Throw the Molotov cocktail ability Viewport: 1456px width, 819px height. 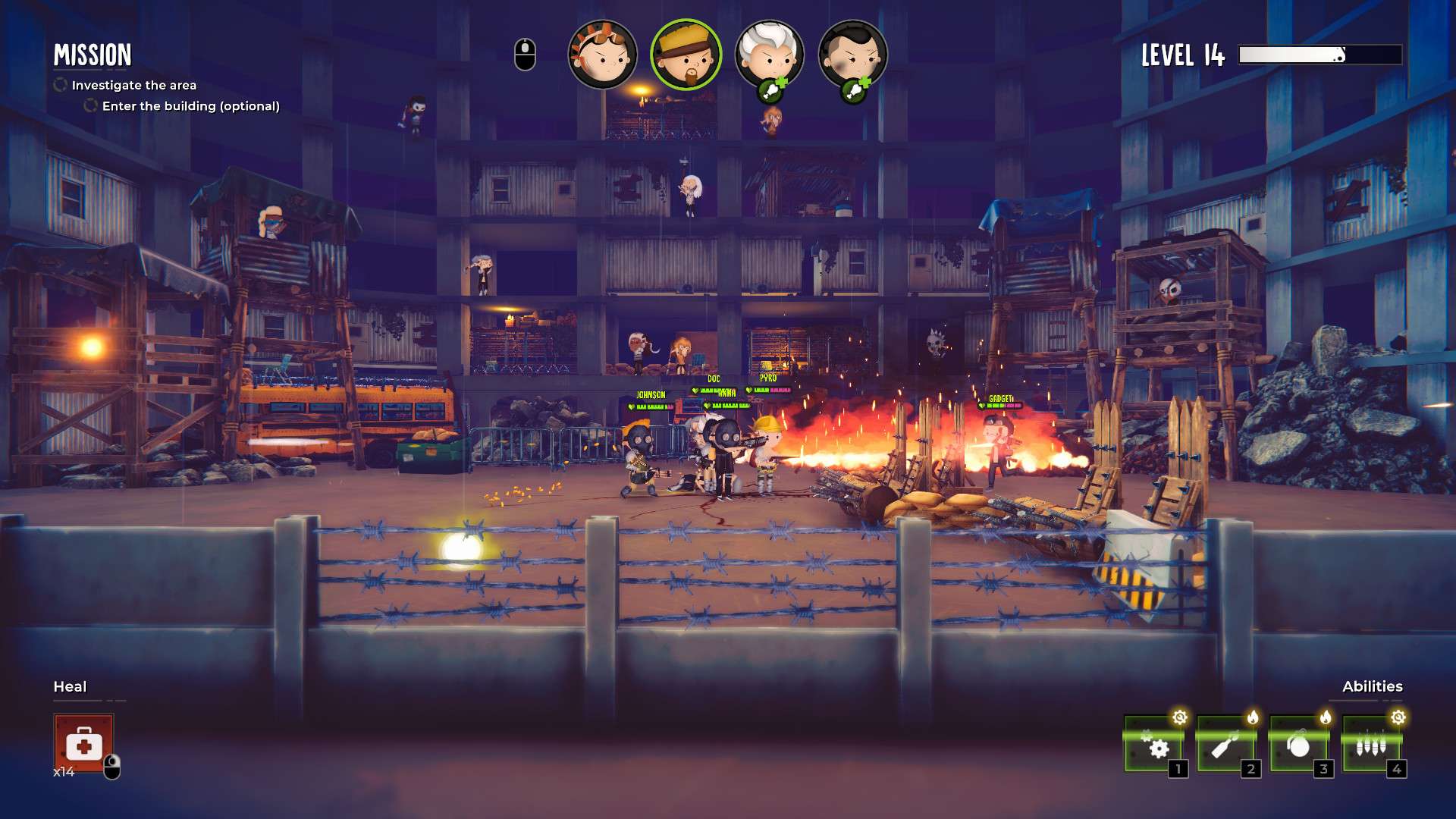click(x=1226, y=745)
